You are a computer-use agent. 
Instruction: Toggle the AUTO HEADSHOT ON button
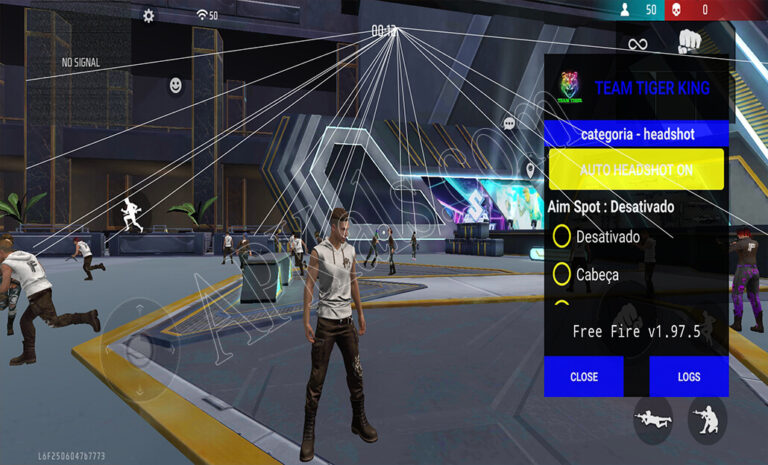[636, 170]
